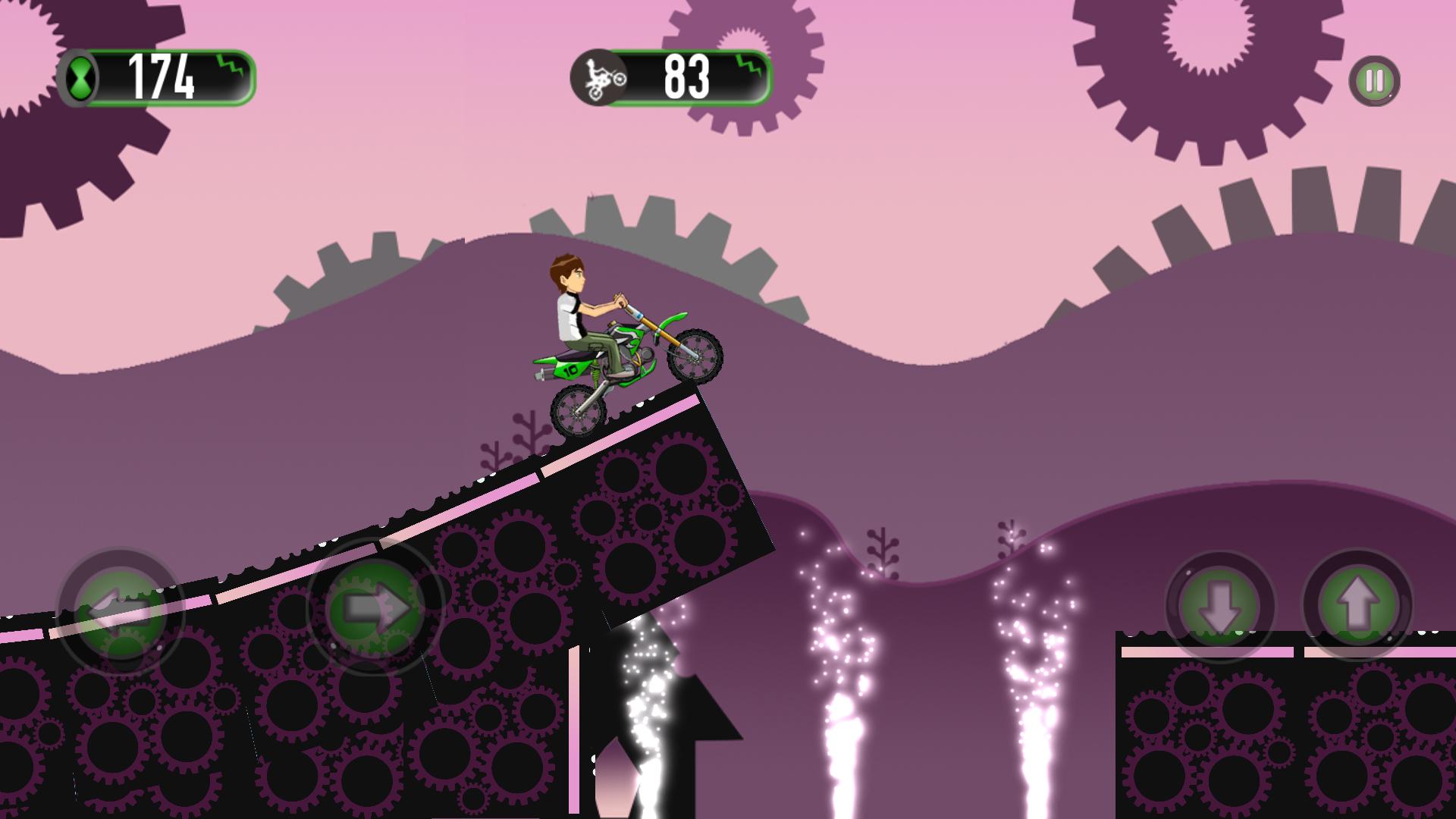Click the stunt counter showing 83
The image size is (1456, 819).
(686, 76)
